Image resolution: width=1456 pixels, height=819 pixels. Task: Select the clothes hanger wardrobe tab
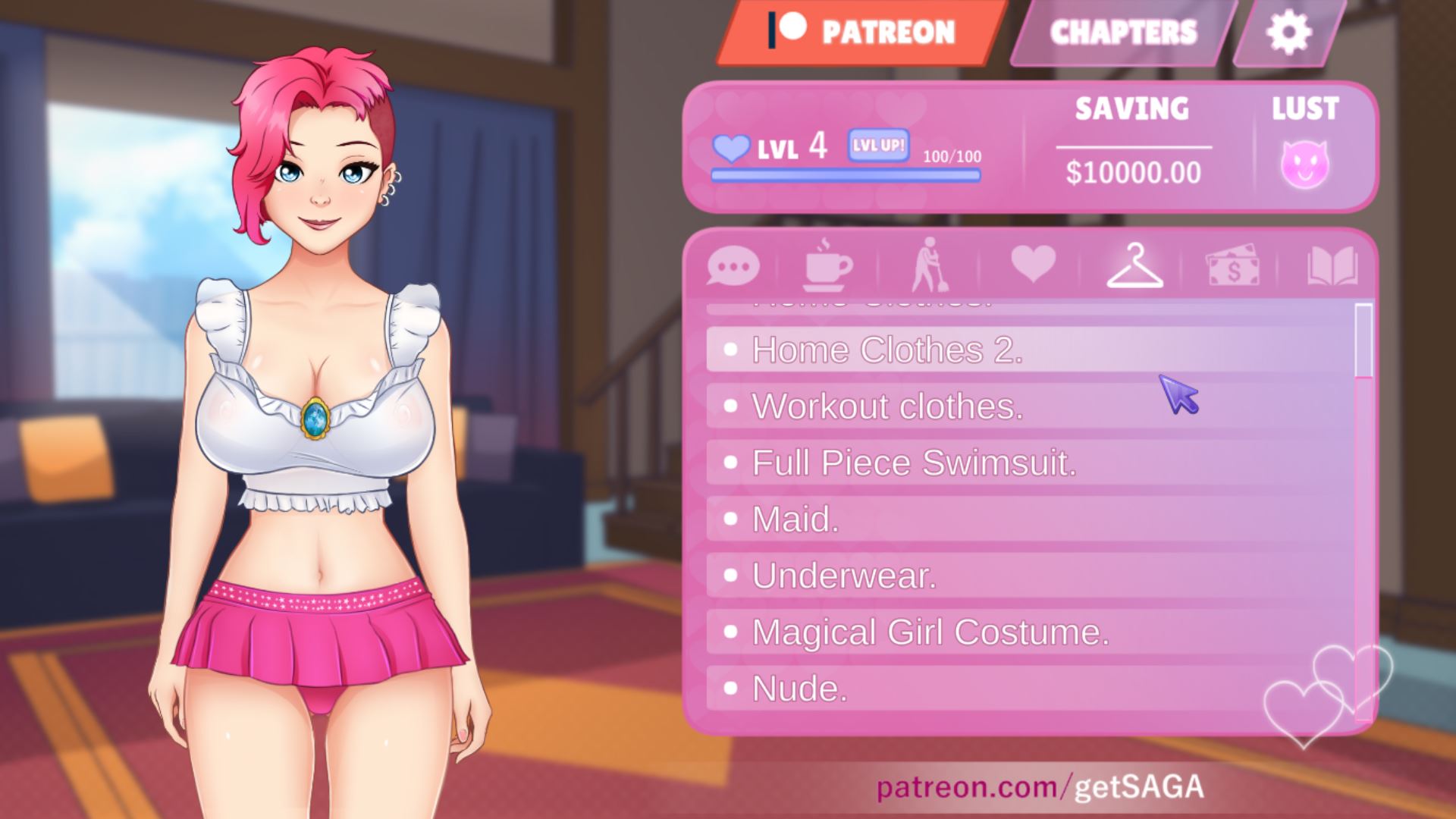(x=1134, y=265)
